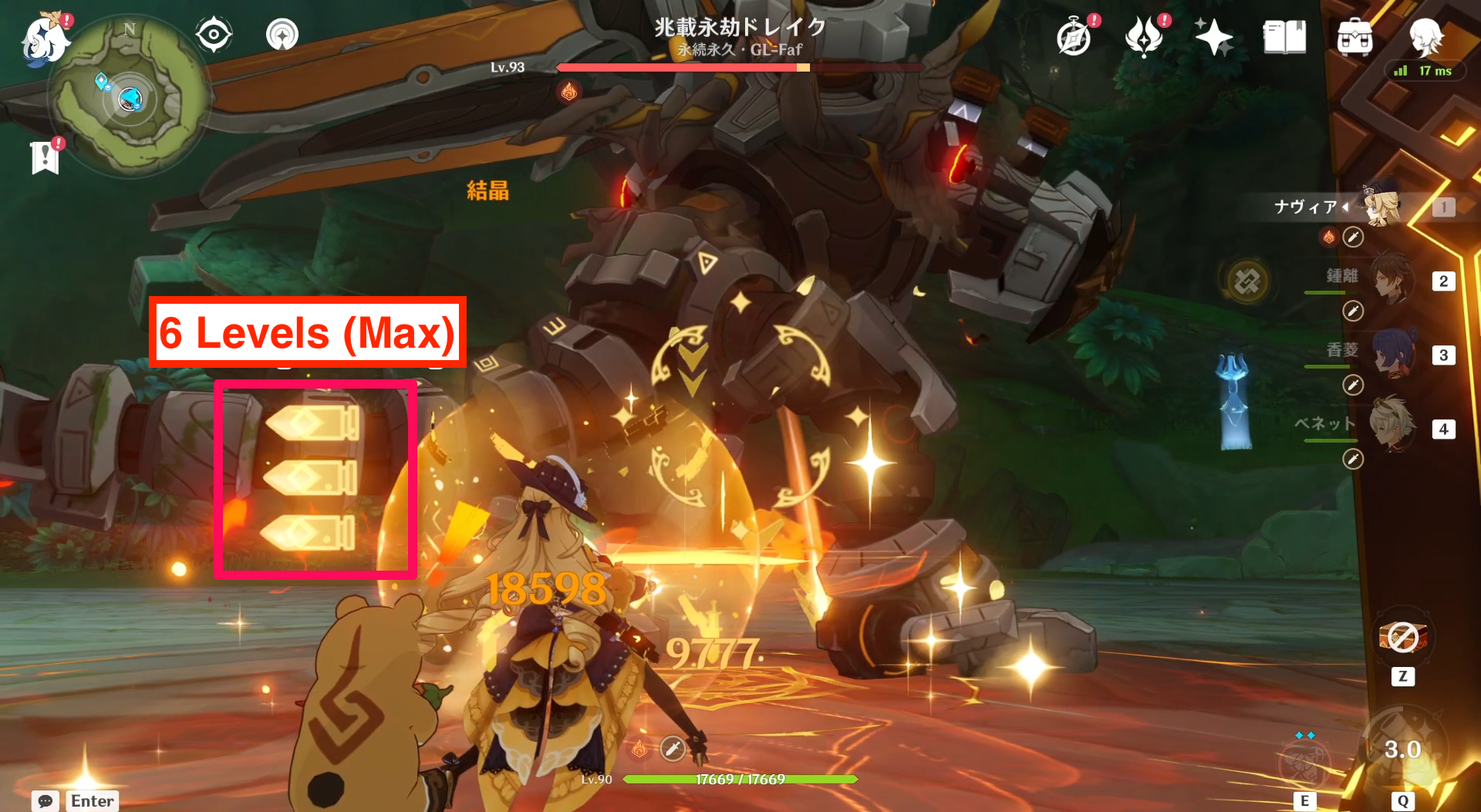Expand ナヴィア's party detail arrow
The width and height of the screenshot is (1481, 812).
[x=1346, y=206]
